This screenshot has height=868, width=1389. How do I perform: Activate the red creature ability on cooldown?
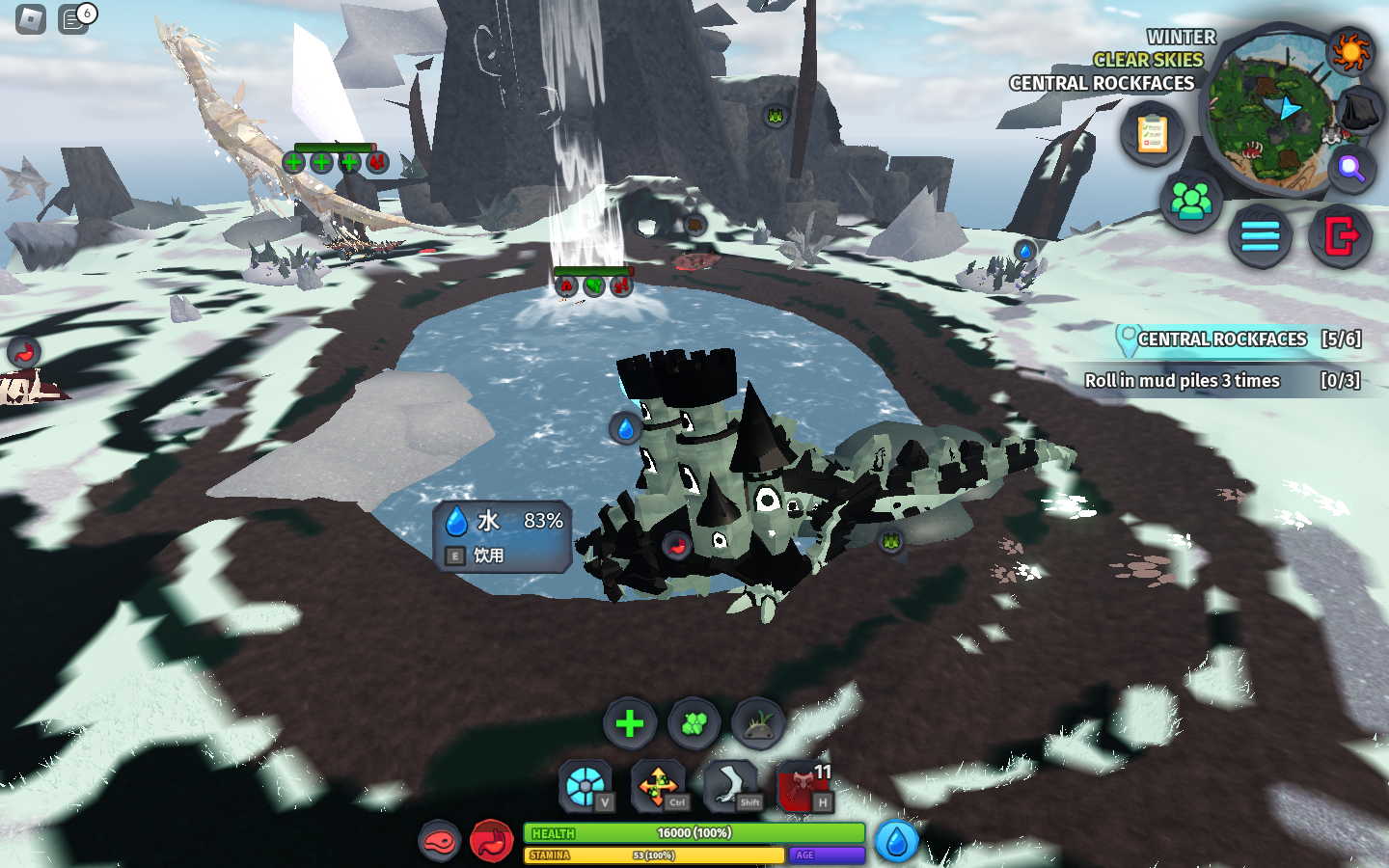coord(803,786)
